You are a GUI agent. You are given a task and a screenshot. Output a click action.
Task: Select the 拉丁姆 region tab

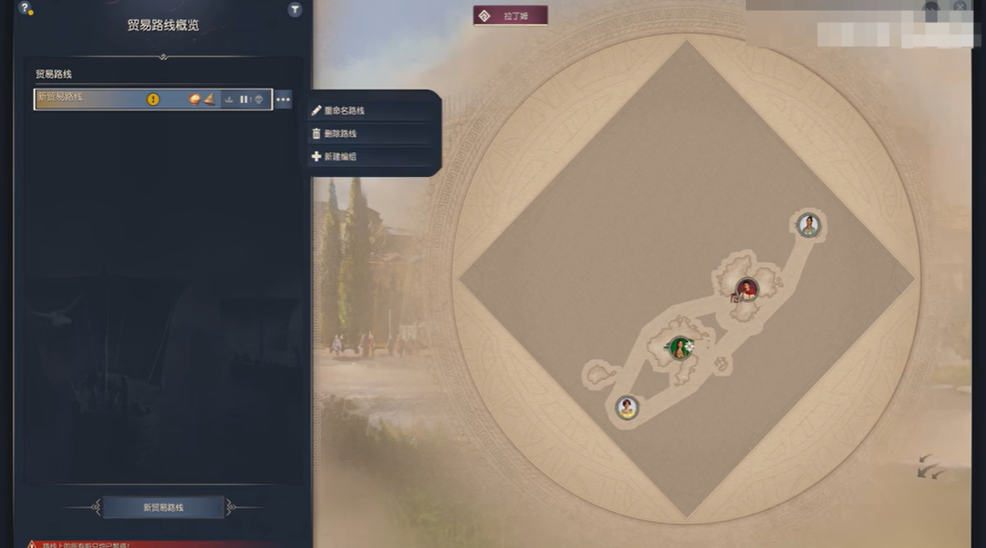511,15
